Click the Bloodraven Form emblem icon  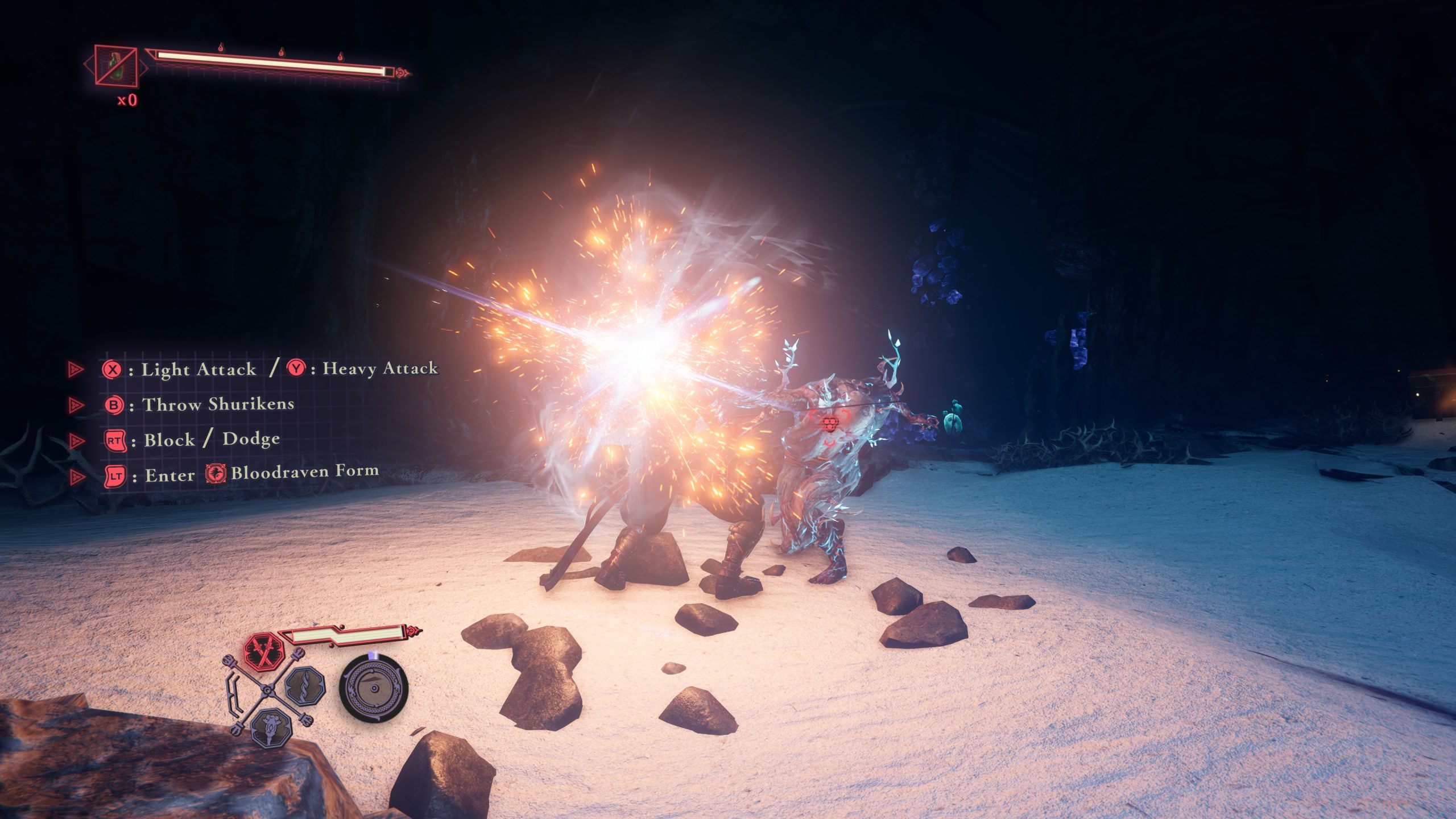pos(216,473)
